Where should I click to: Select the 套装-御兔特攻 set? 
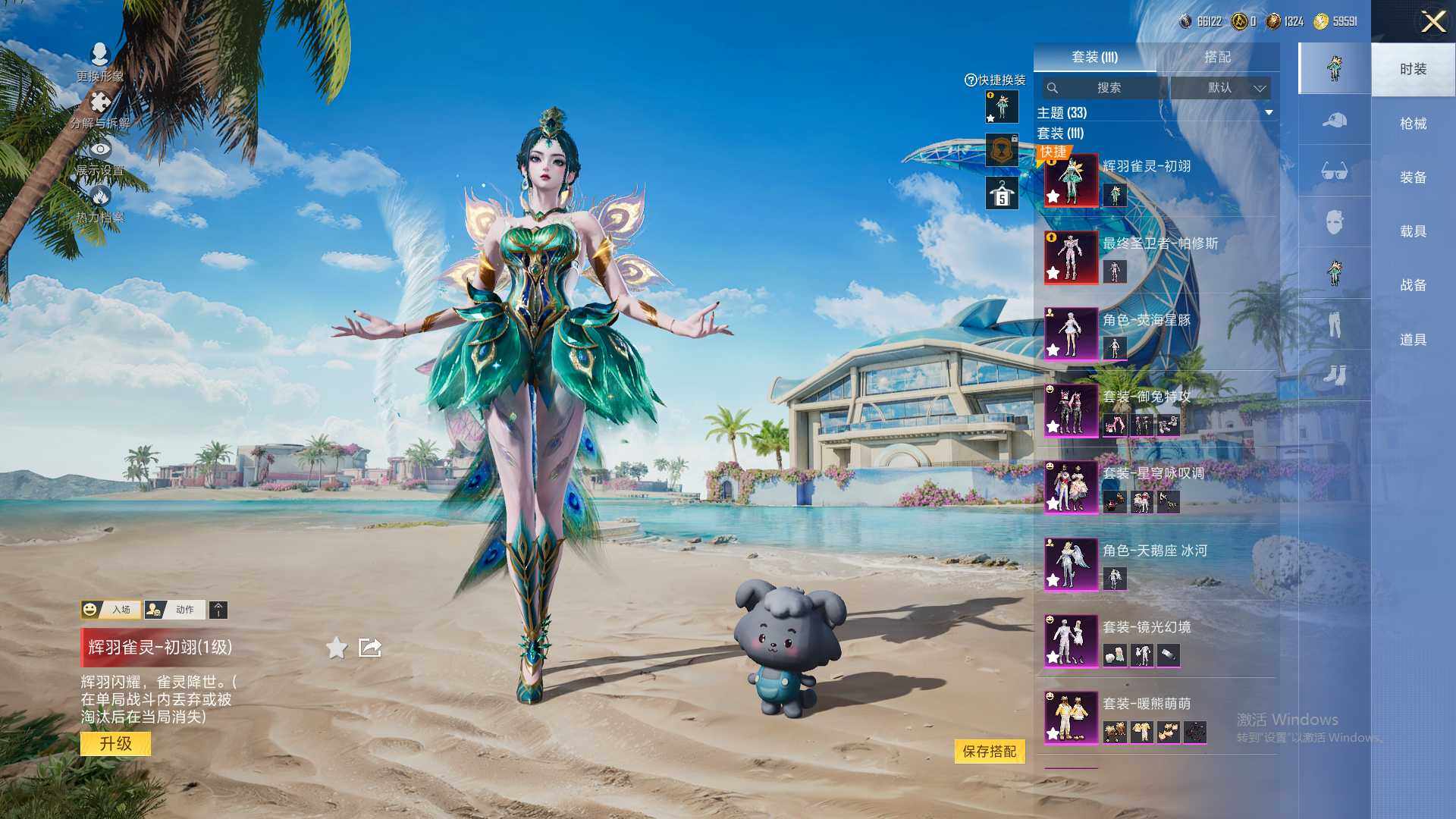1071,410
